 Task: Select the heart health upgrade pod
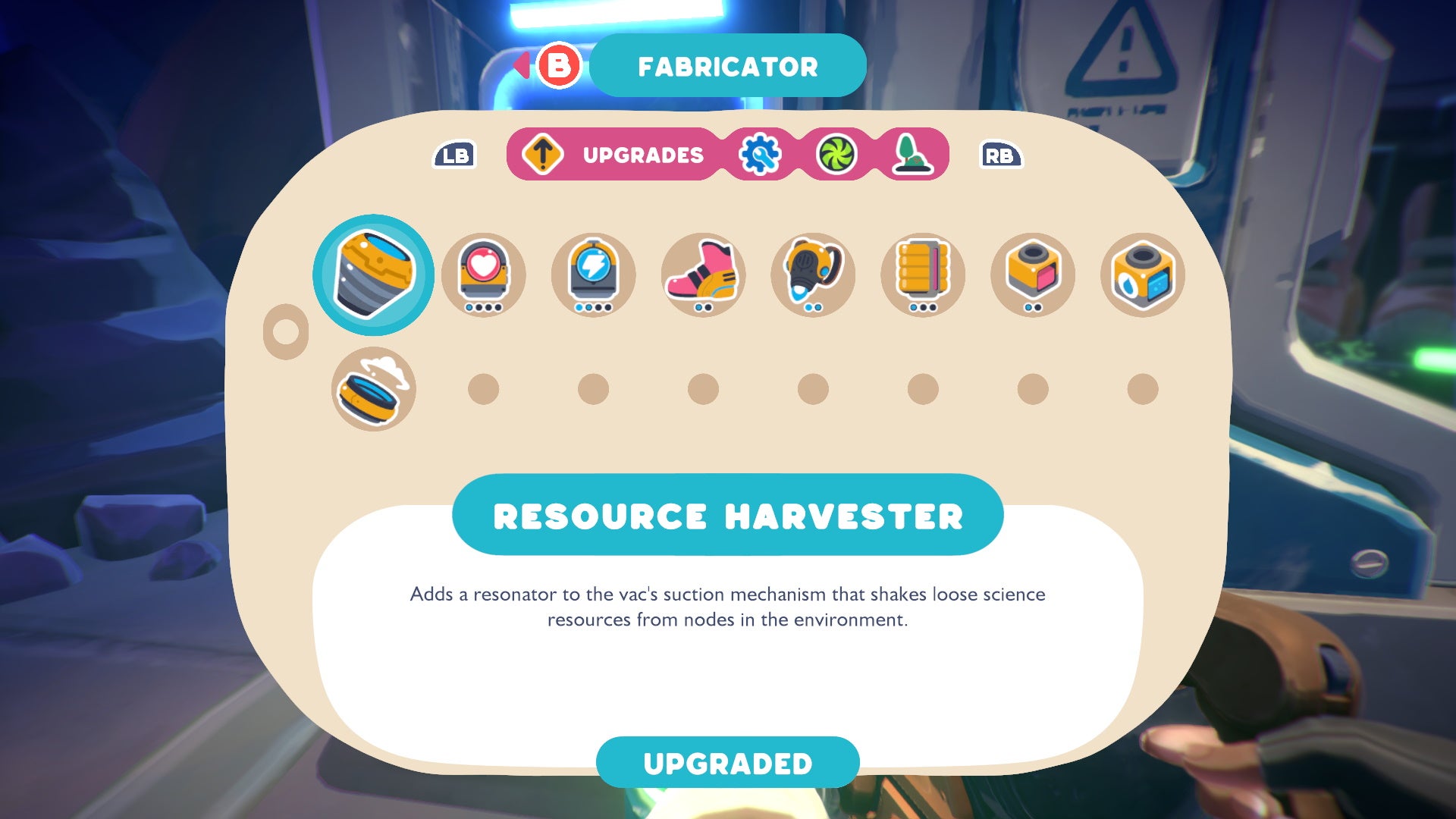pyautogui.click(x=483, y=275)
